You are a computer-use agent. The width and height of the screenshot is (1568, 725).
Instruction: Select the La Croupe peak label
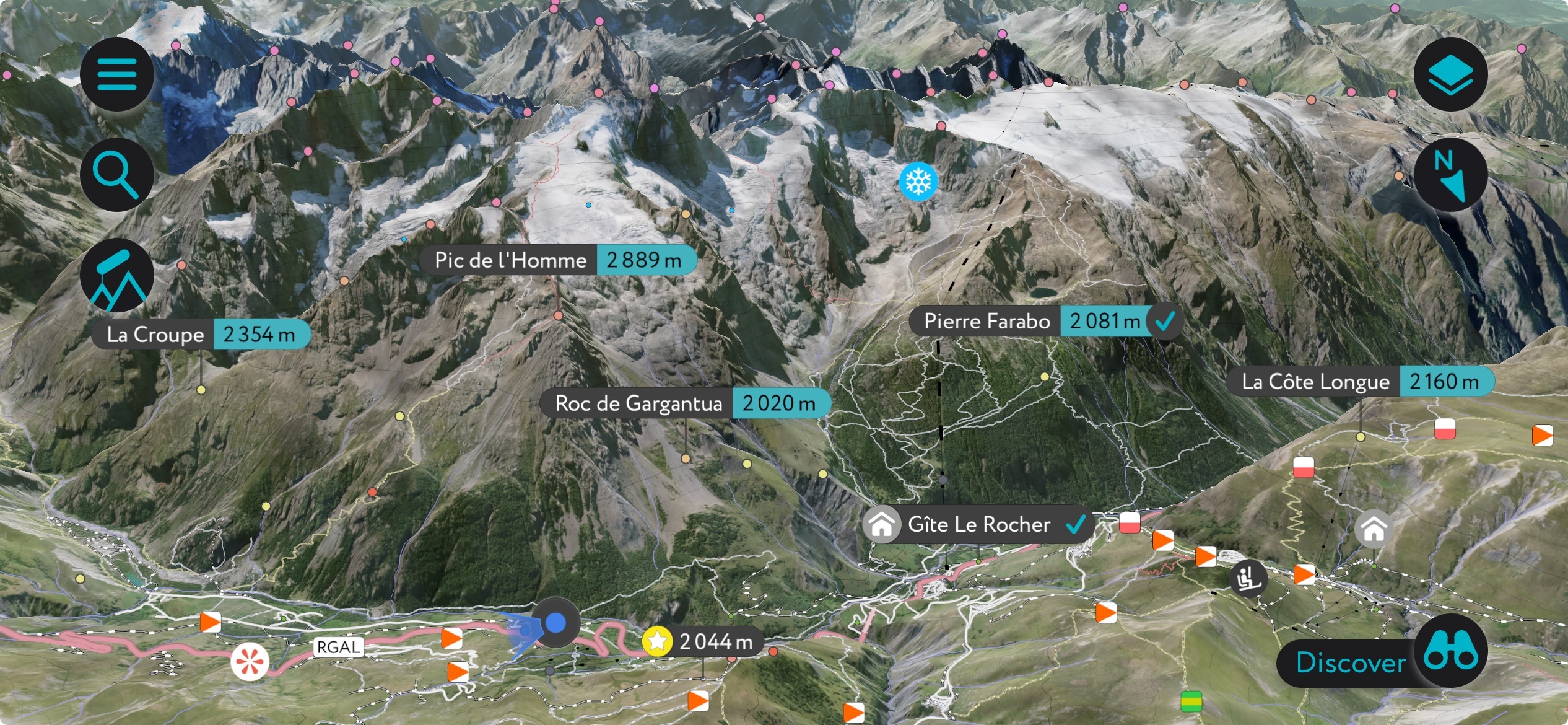pyautogui.click(x=155, y=334)
